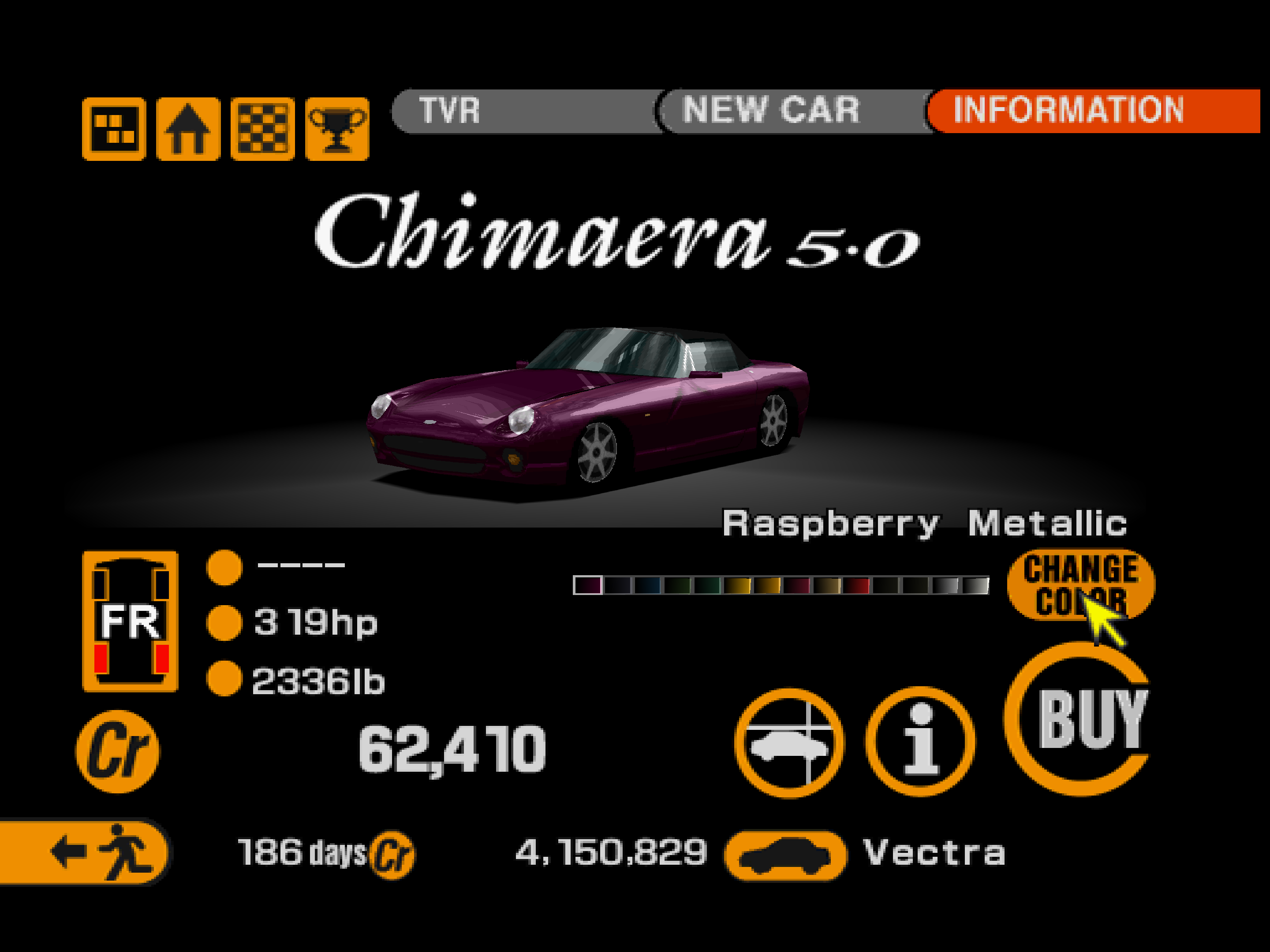Image resolution: width=1270 pixels, height=952 pixels.
Task: Show the trophy status icon
Action: (x=338, y=129)
